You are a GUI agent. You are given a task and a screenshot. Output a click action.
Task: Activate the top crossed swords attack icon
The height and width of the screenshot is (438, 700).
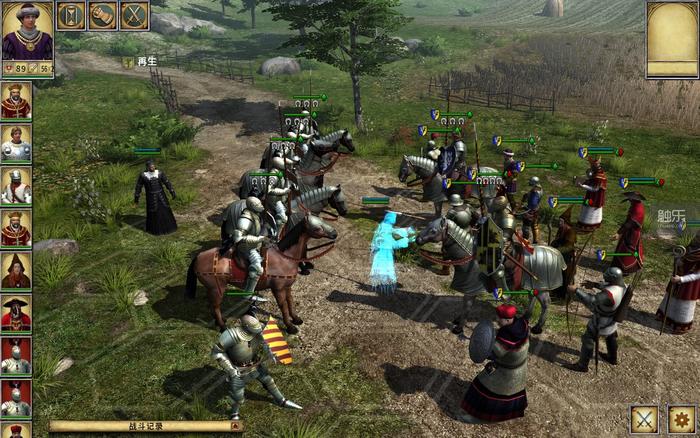pos(135,15)
